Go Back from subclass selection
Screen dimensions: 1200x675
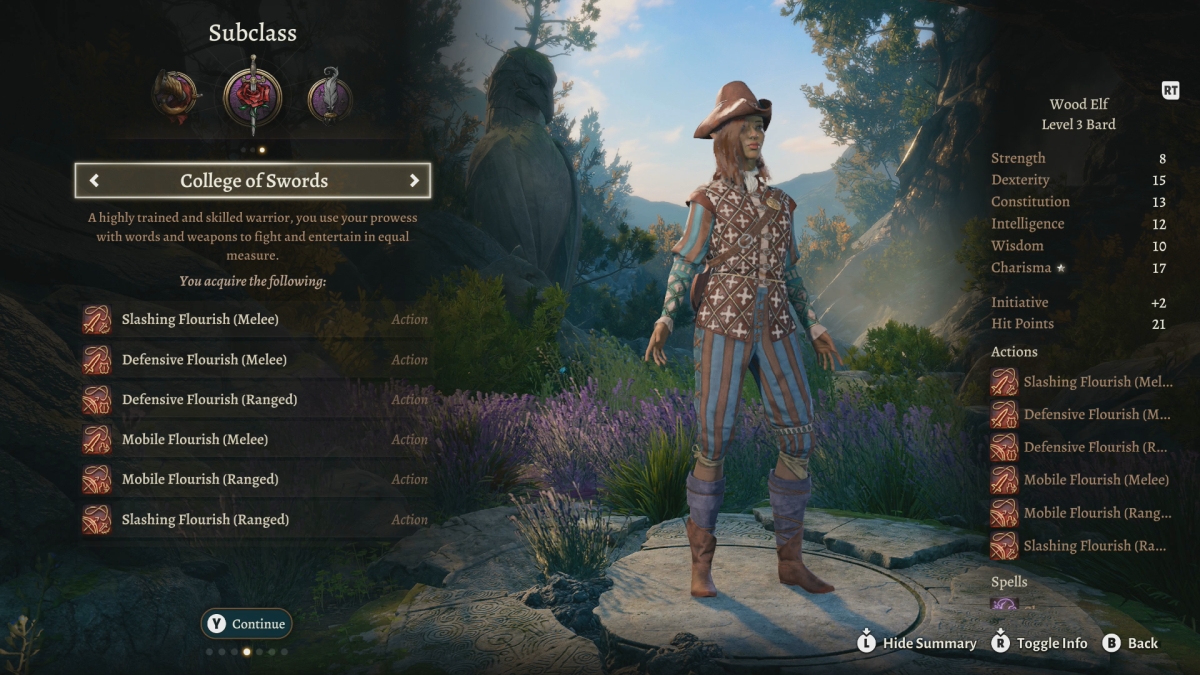click(1131, 643)
